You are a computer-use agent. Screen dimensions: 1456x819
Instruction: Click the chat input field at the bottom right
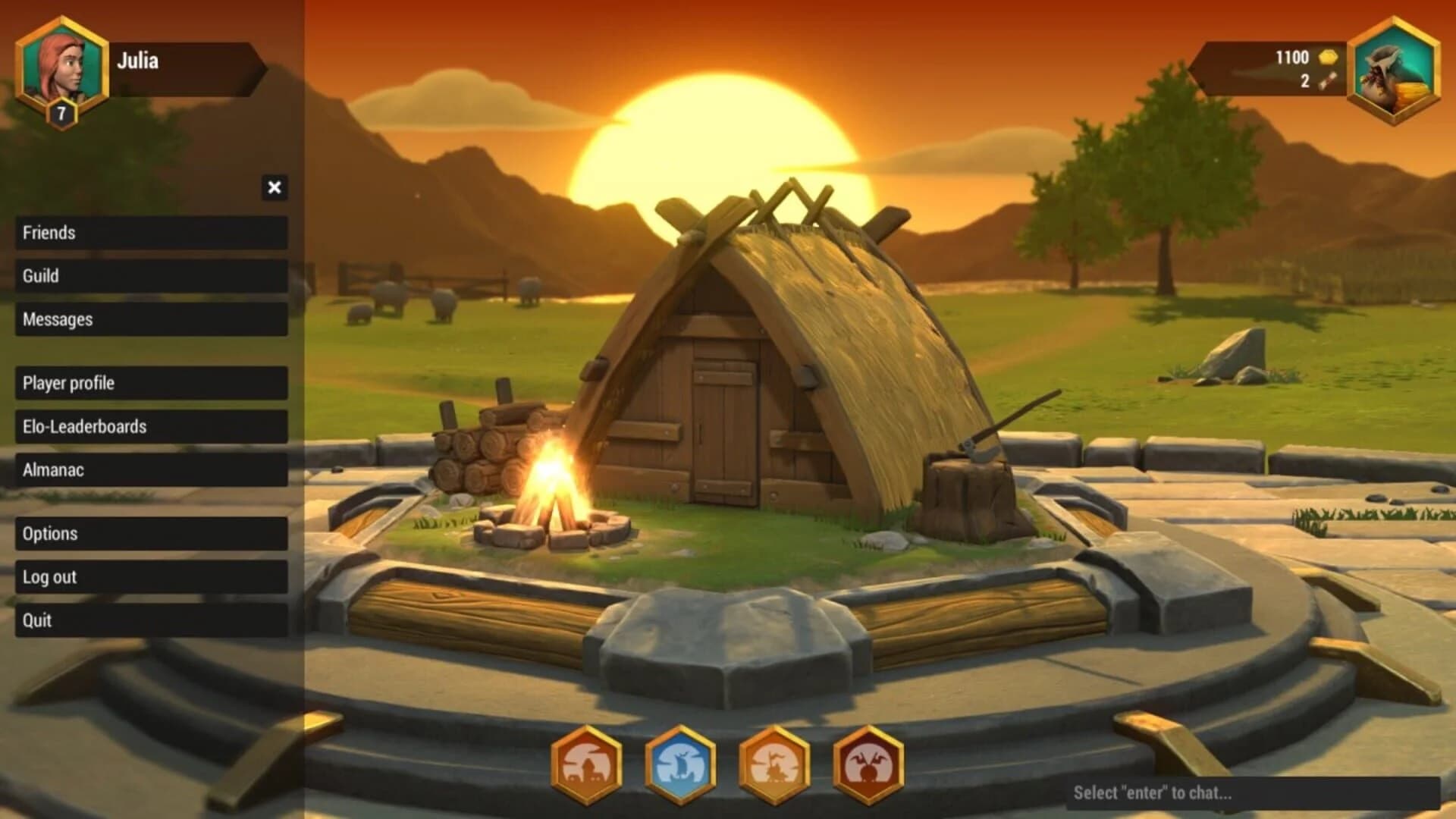[1251, 792]
